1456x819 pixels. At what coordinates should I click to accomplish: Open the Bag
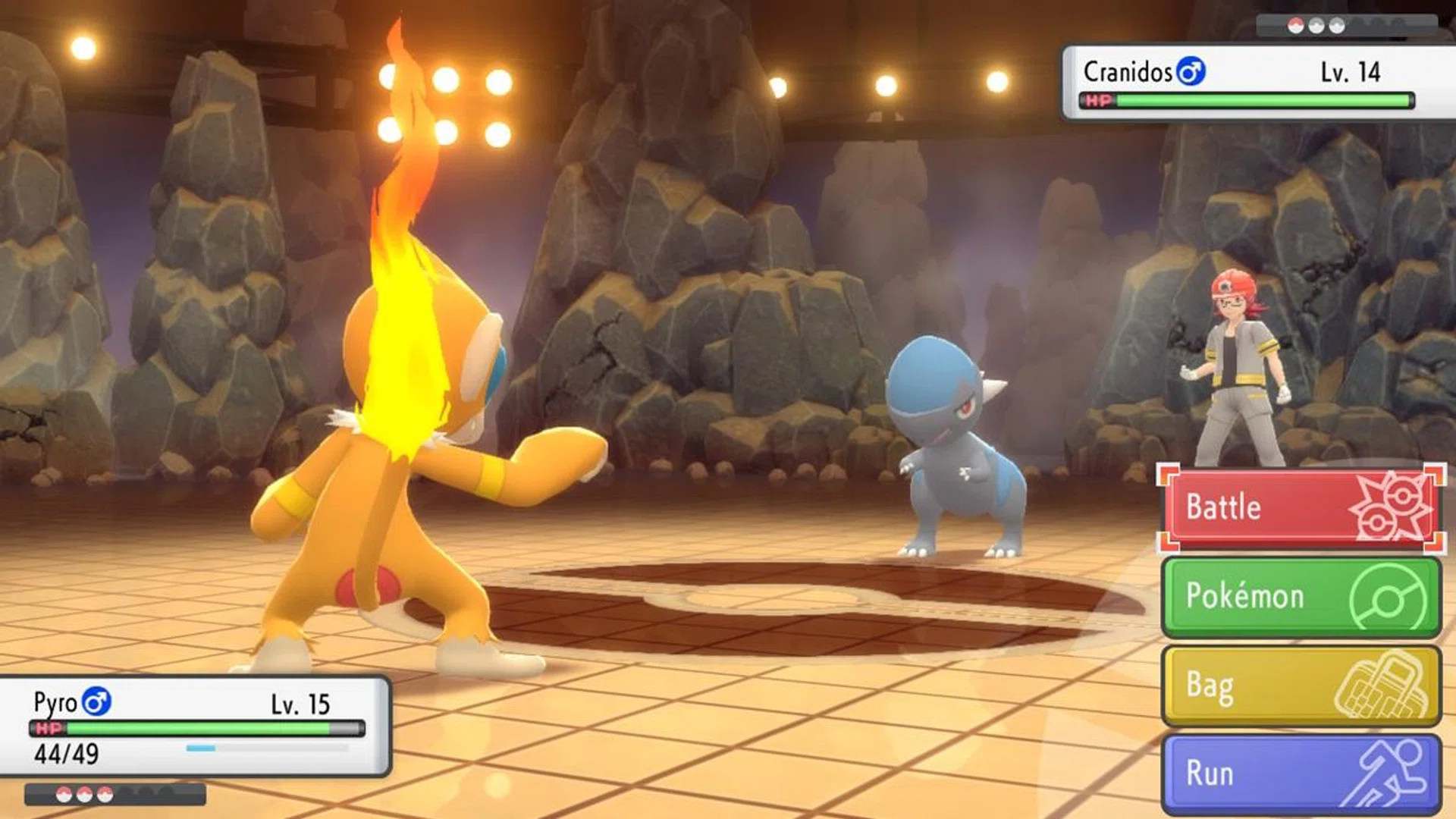click(1301, 686)
